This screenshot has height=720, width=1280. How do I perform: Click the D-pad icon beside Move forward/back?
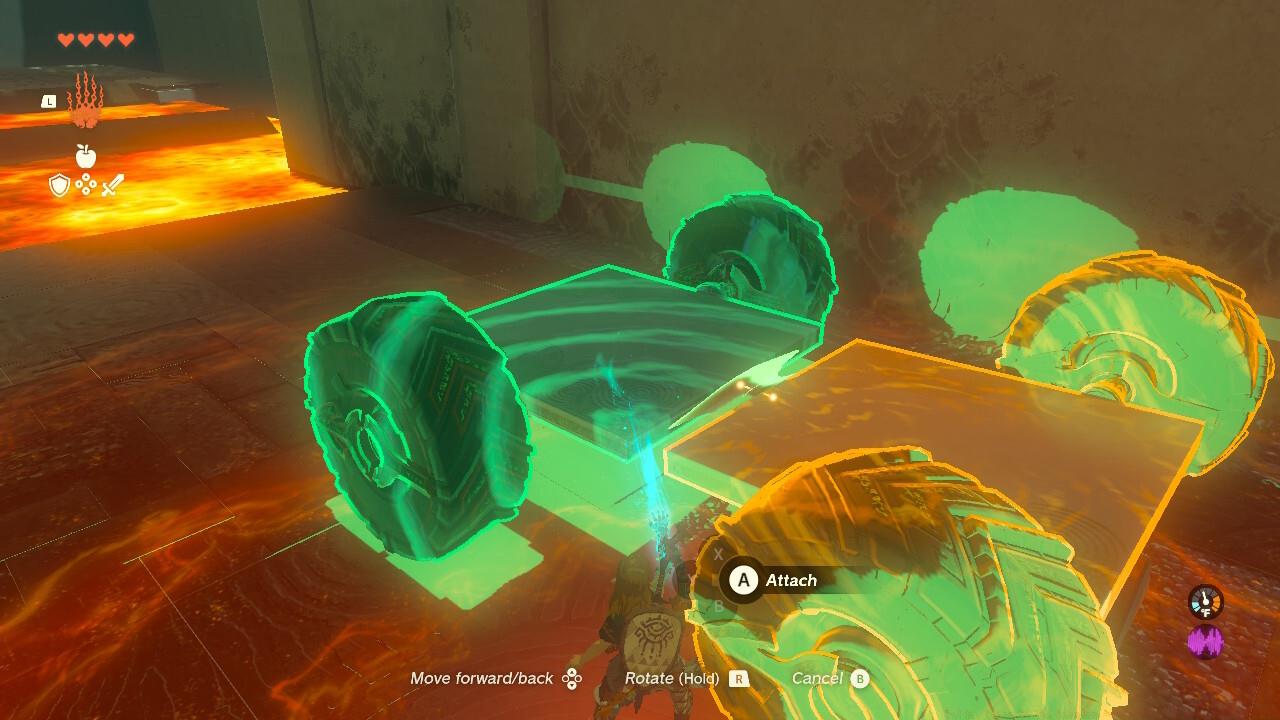click(x=573, y=678)
